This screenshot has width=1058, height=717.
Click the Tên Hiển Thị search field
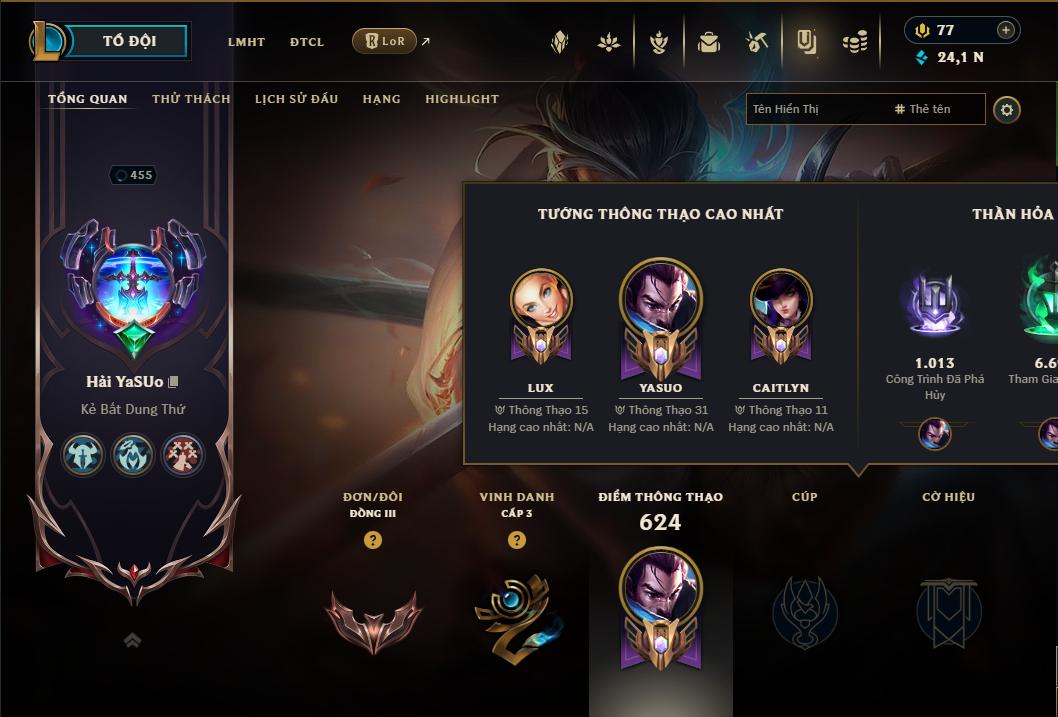815,109
